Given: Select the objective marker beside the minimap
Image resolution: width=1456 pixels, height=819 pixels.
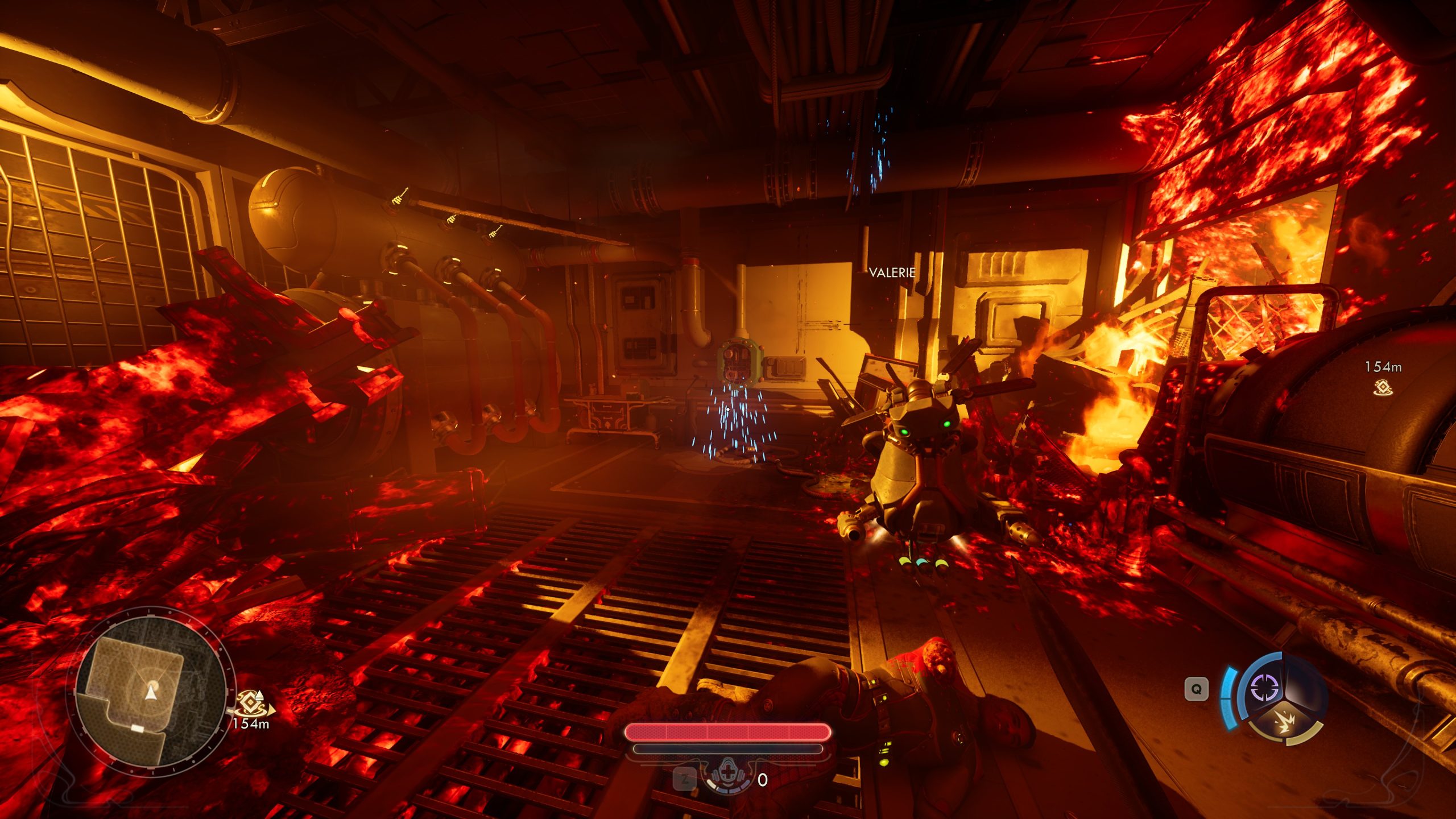Looking at the screenshot, I should tap(249, 704).
